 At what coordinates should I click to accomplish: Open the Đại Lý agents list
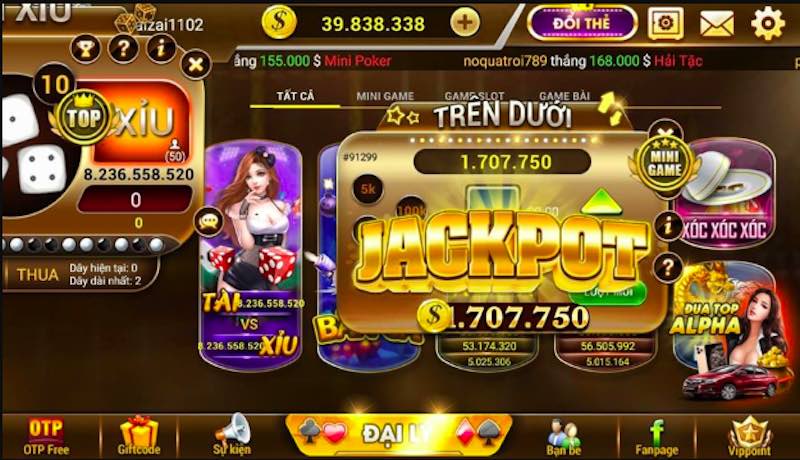(x=400, y=432)
